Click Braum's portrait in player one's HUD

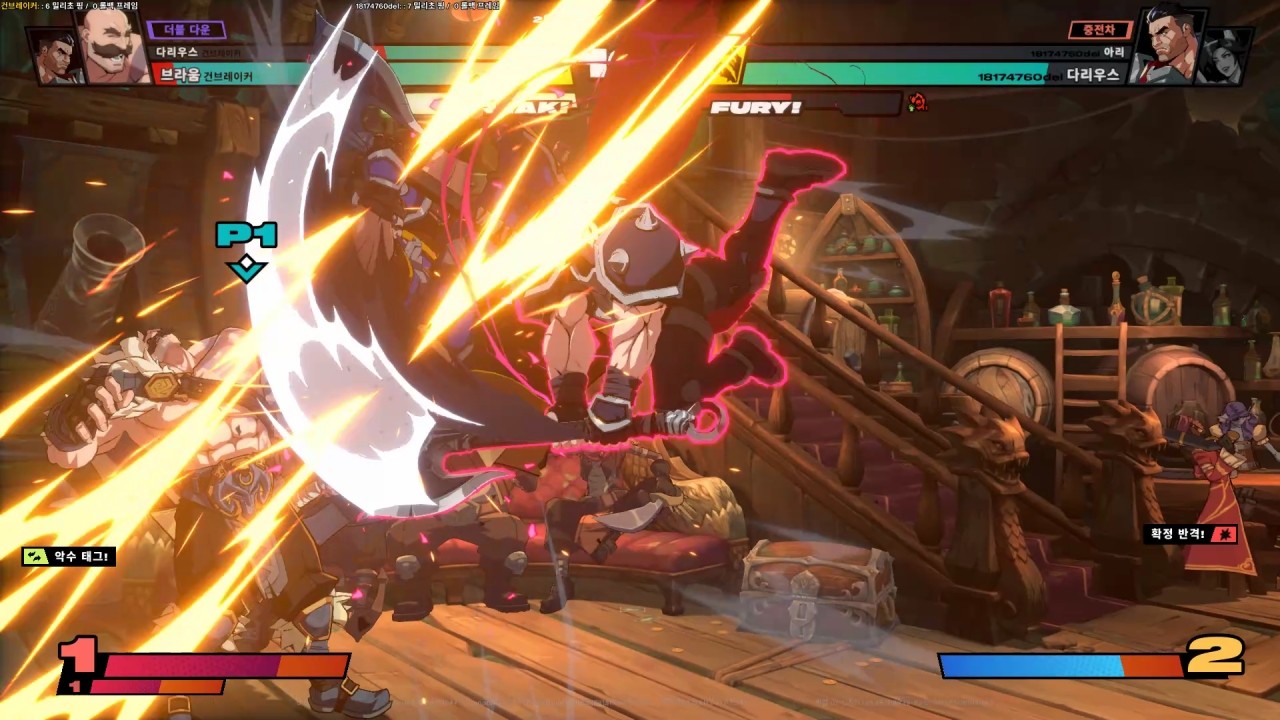(112, 47)
